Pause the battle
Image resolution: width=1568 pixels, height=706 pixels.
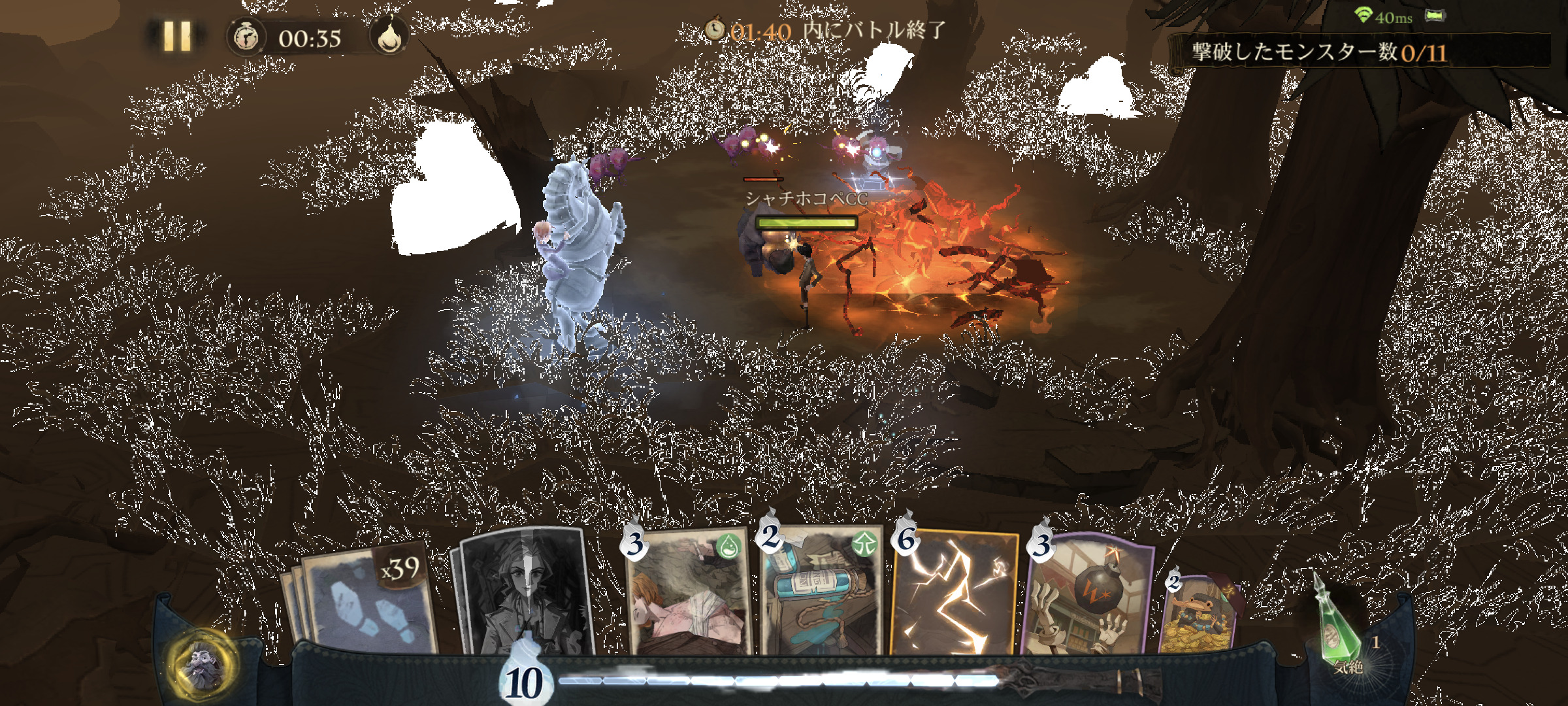(x=176, y=36)
